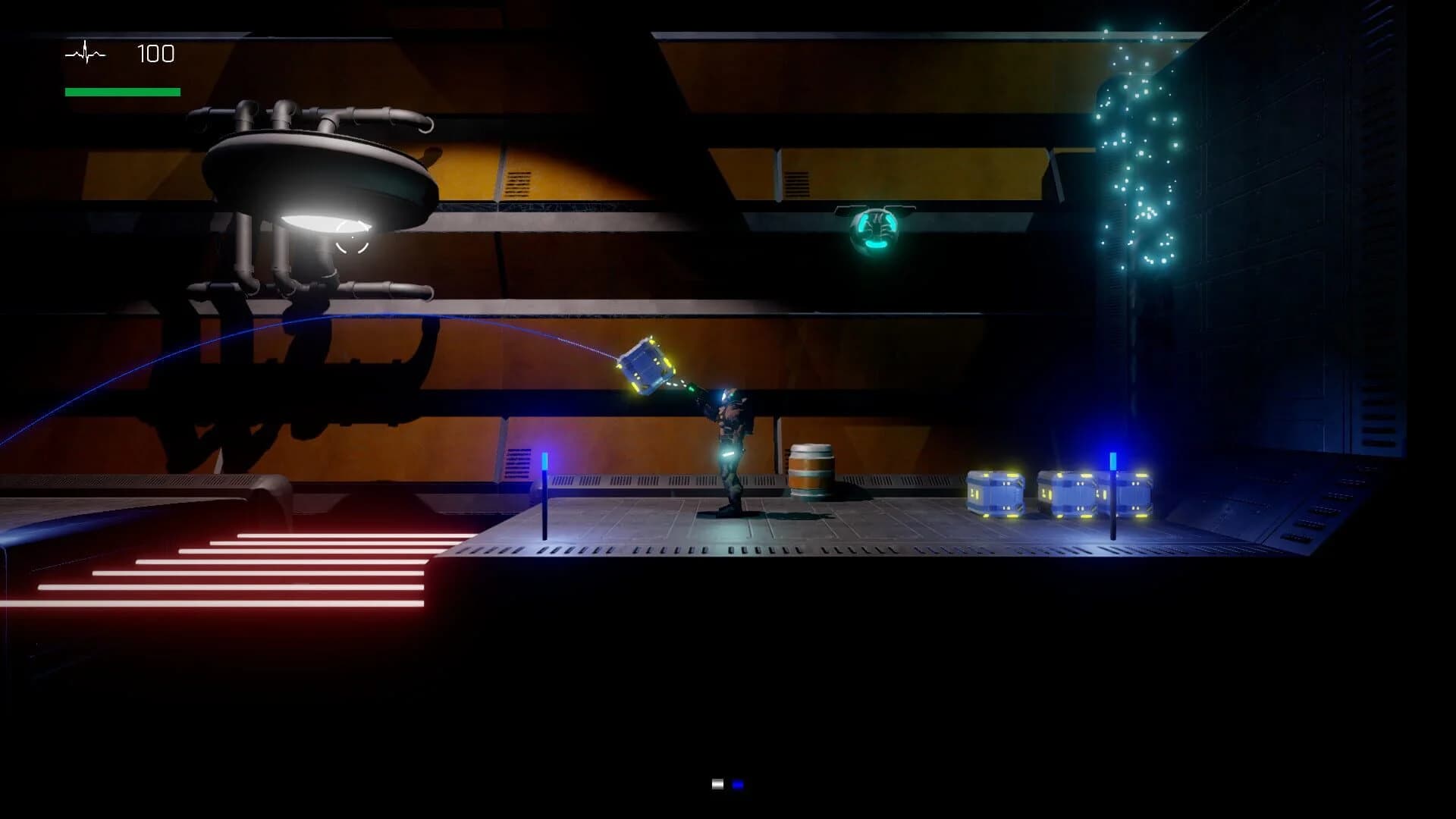Select the white weapon slot indicator
This screenshot has height=819, width=1456.
716,785
